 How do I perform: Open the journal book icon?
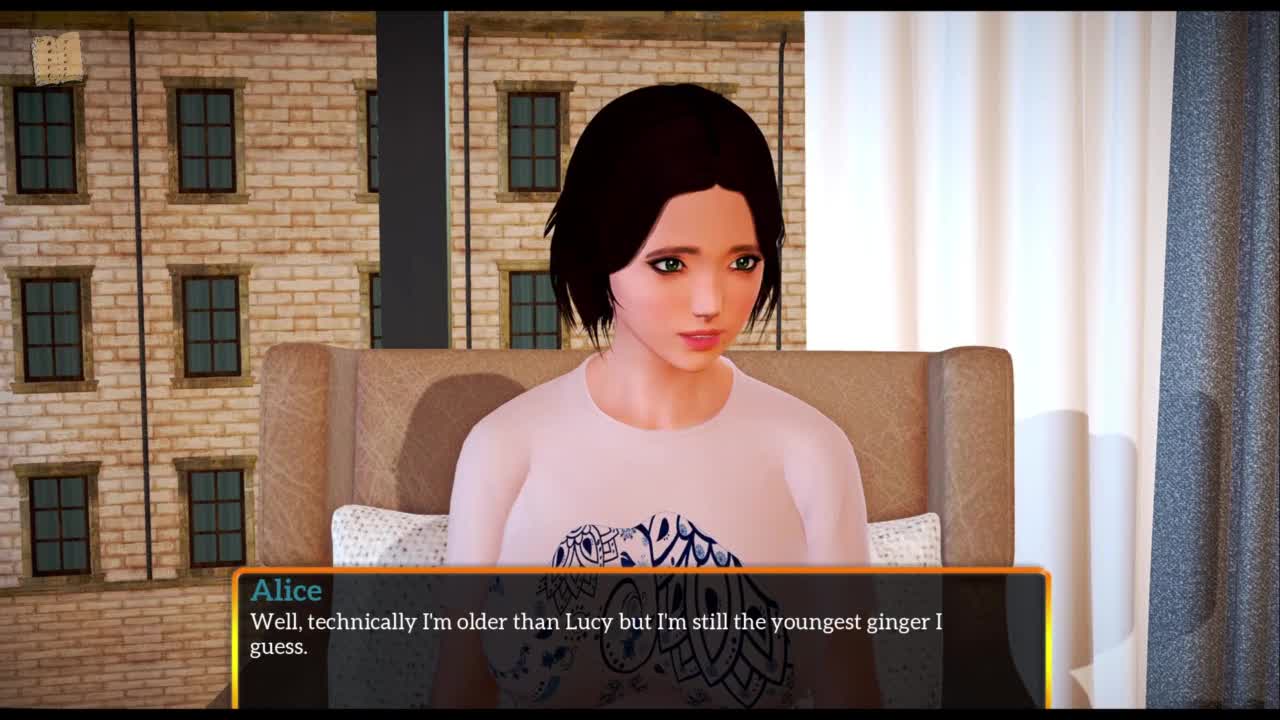pyautogui.click(x=57, y=58)
